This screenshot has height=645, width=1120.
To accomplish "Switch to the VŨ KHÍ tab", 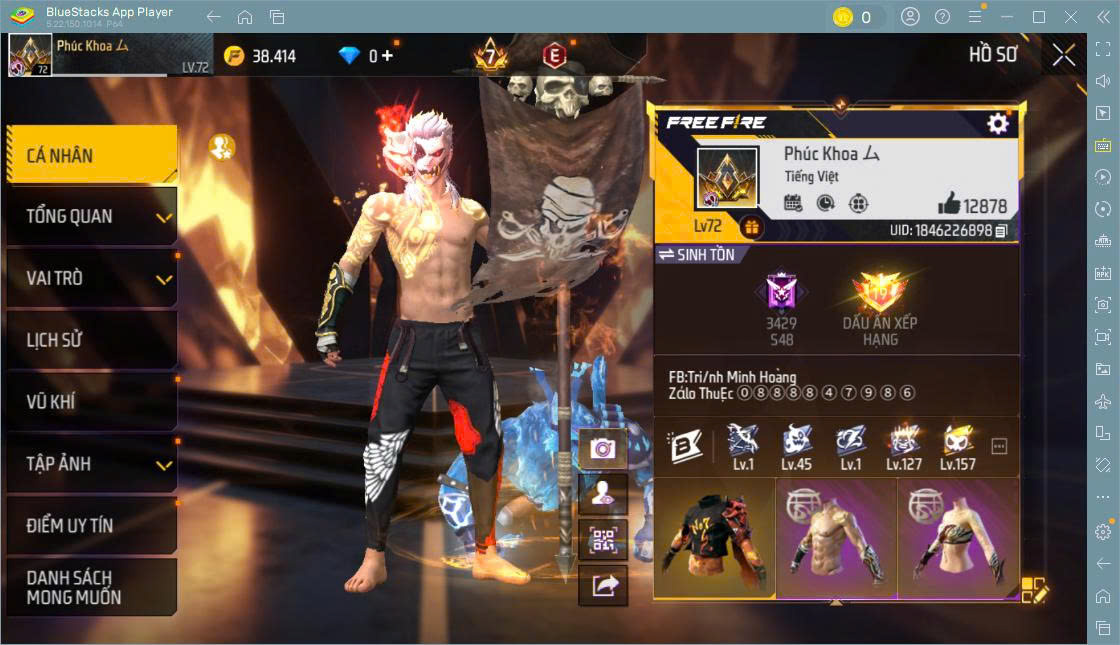I will click(x=92, y=402).
